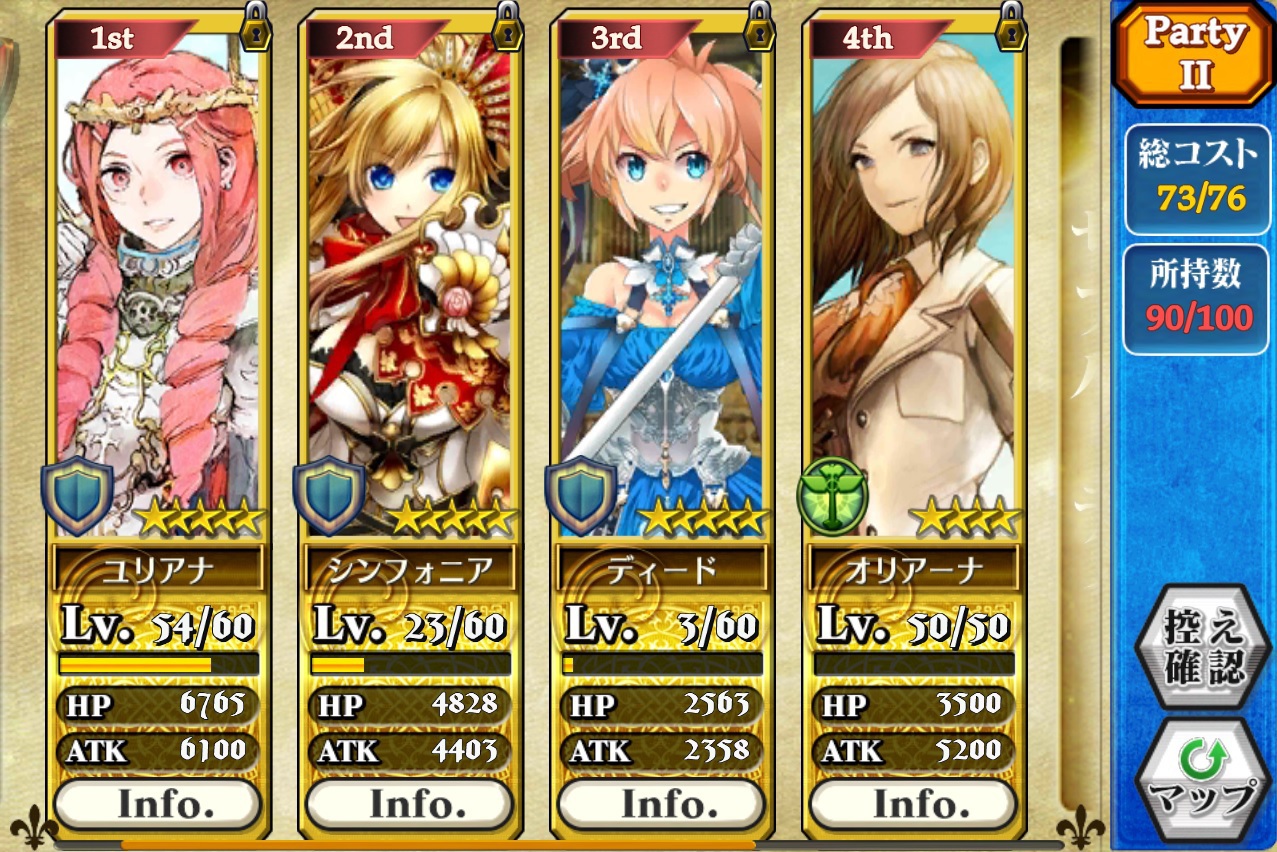Click the blue shield class icon on ユリアナ
Viewport: 1277px width, 852px height.
point(76,496)
